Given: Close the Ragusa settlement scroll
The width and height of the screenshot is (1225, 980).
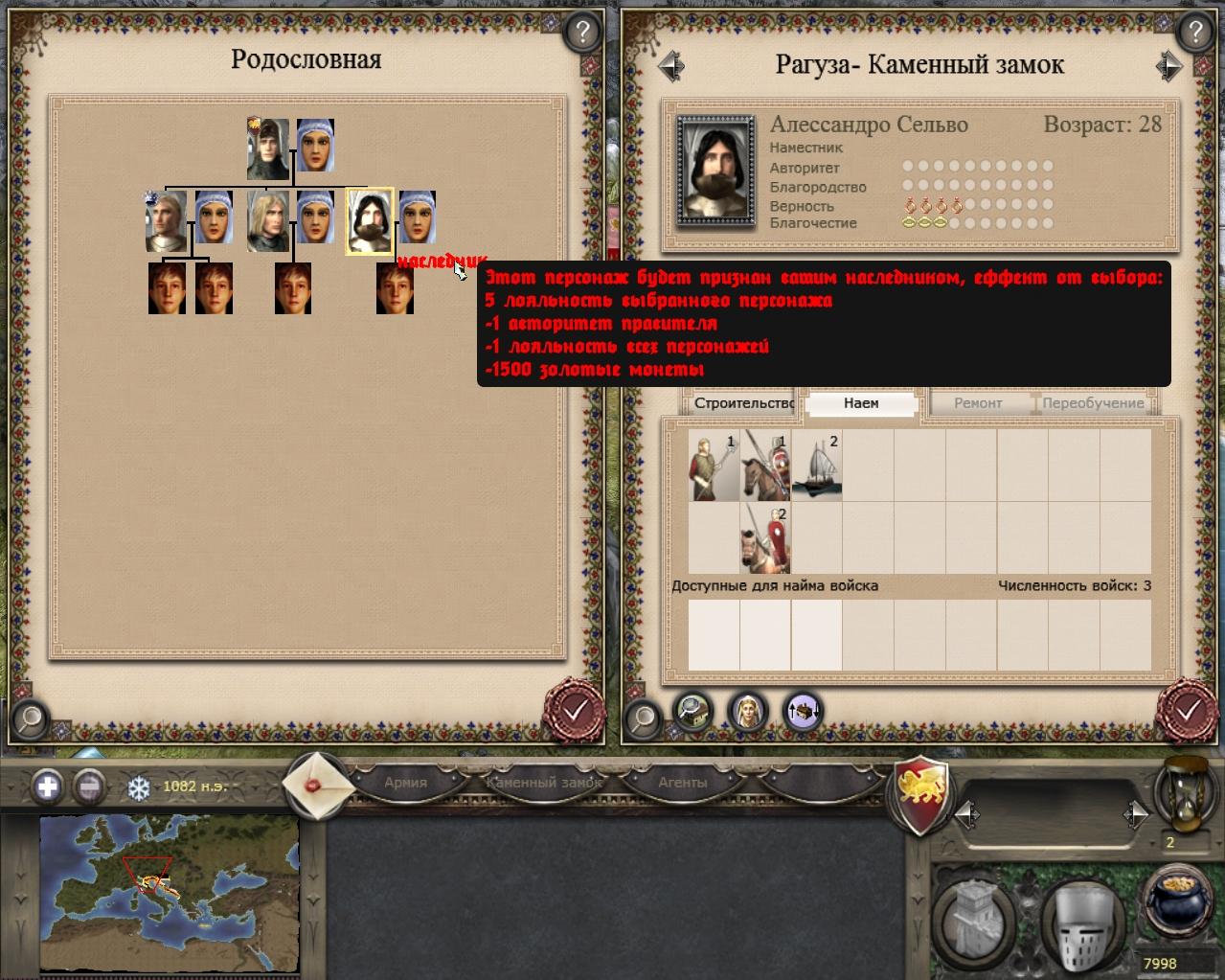Looking at the screenshot, I should [1188, 712].
